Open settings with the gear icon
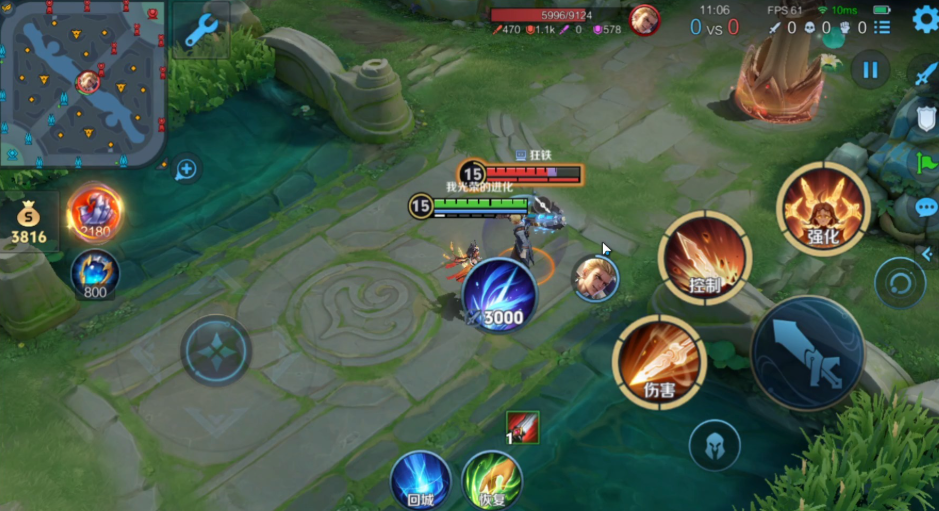939x511 pixels. click(925, 19)
